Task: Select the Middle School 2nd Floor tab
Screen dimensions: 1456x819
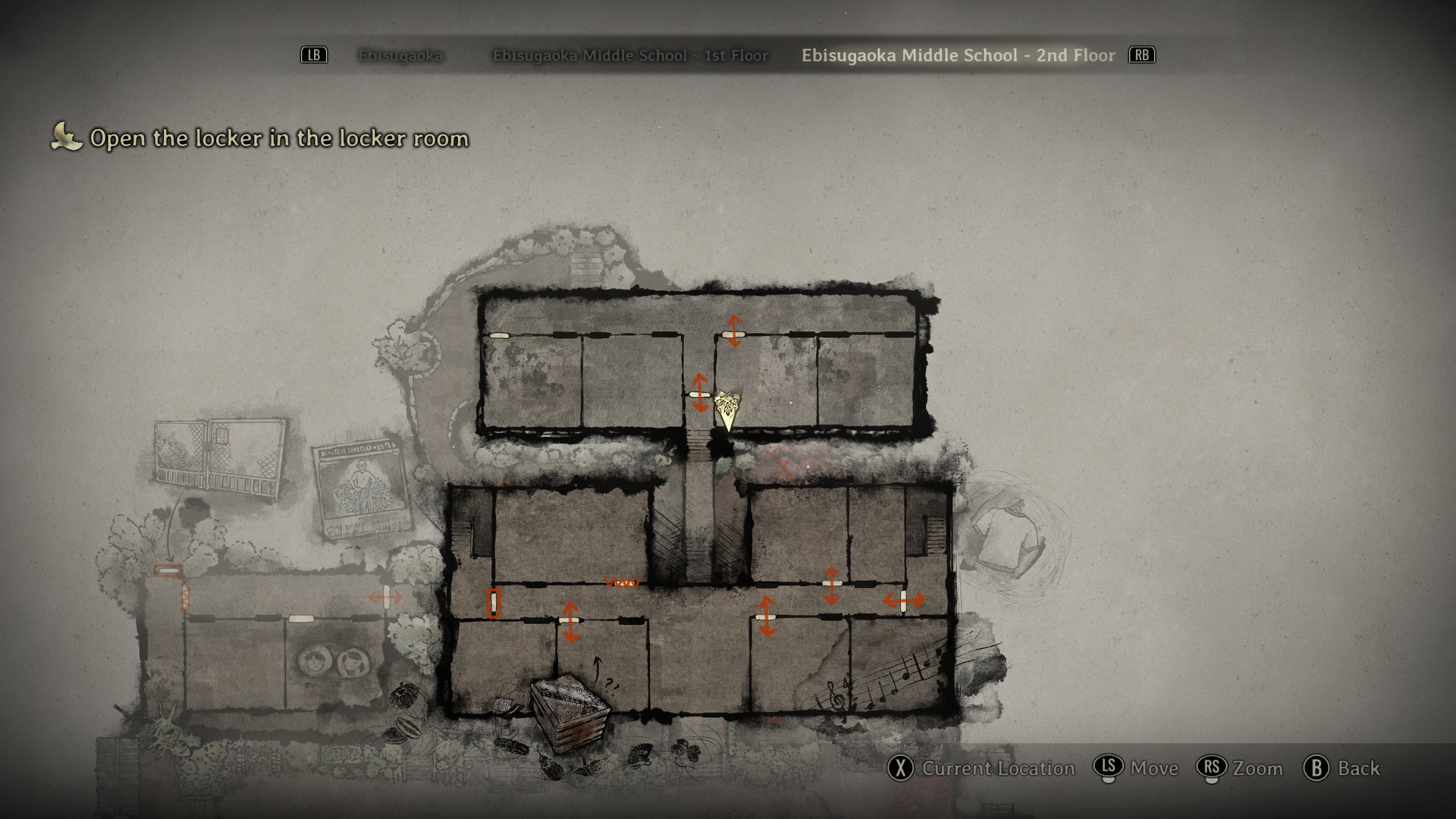Action: (x=958, y=55)
